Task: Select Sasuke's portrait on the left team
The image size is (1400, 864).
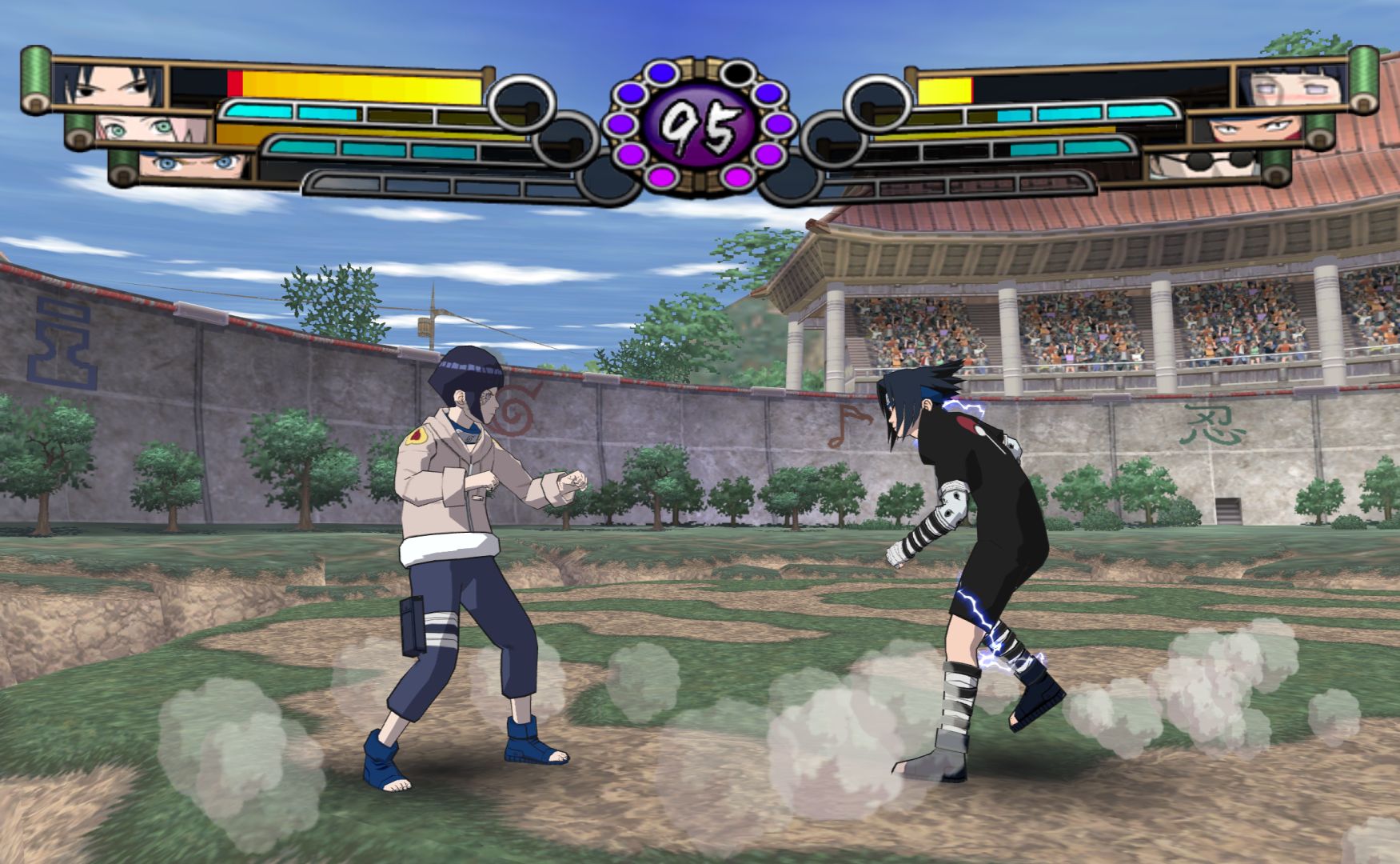Action: 108,86
